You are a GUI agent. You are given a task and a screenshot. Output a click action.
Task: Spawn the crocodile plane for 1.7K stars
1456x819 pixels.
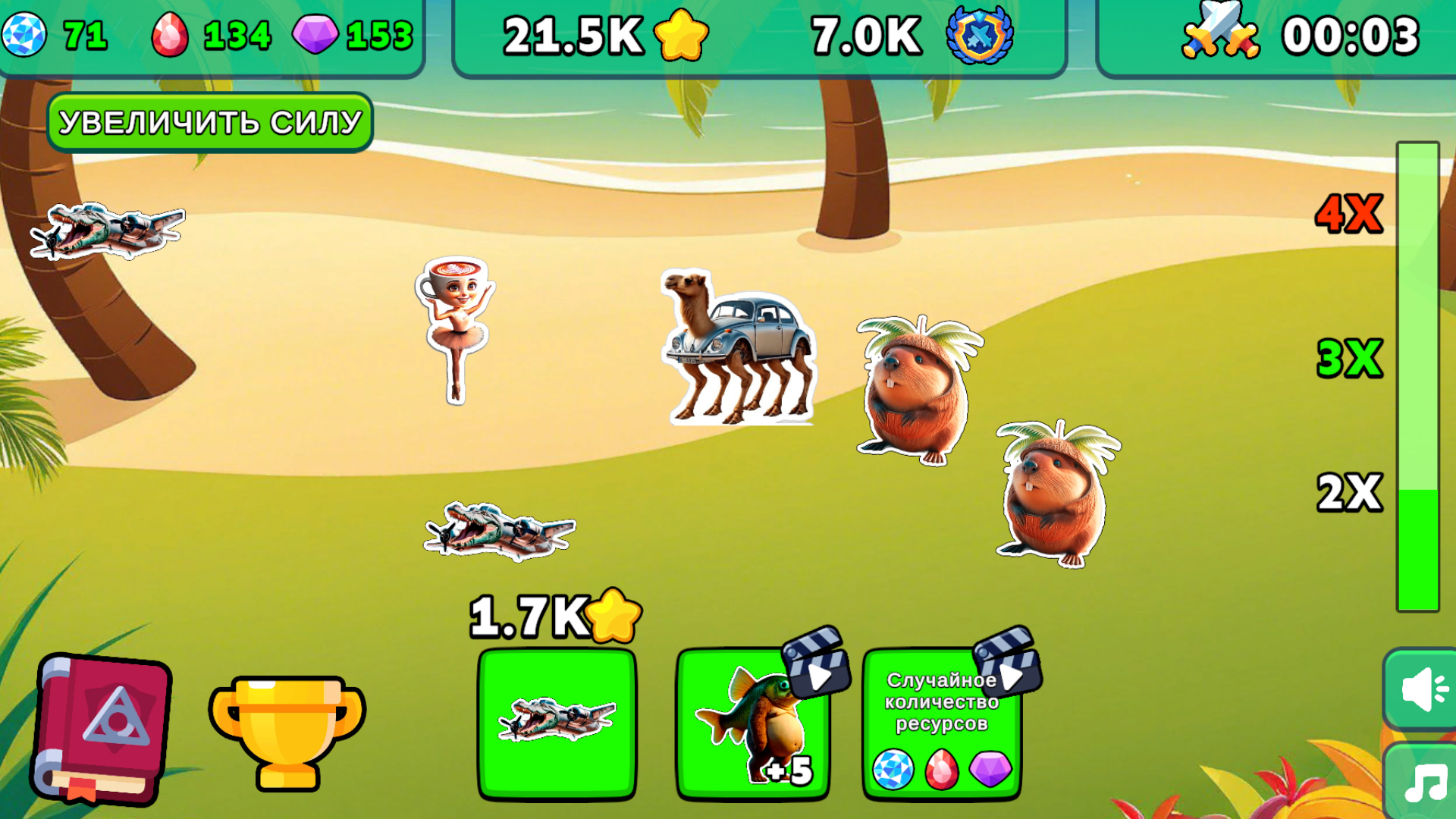[556, 720]
